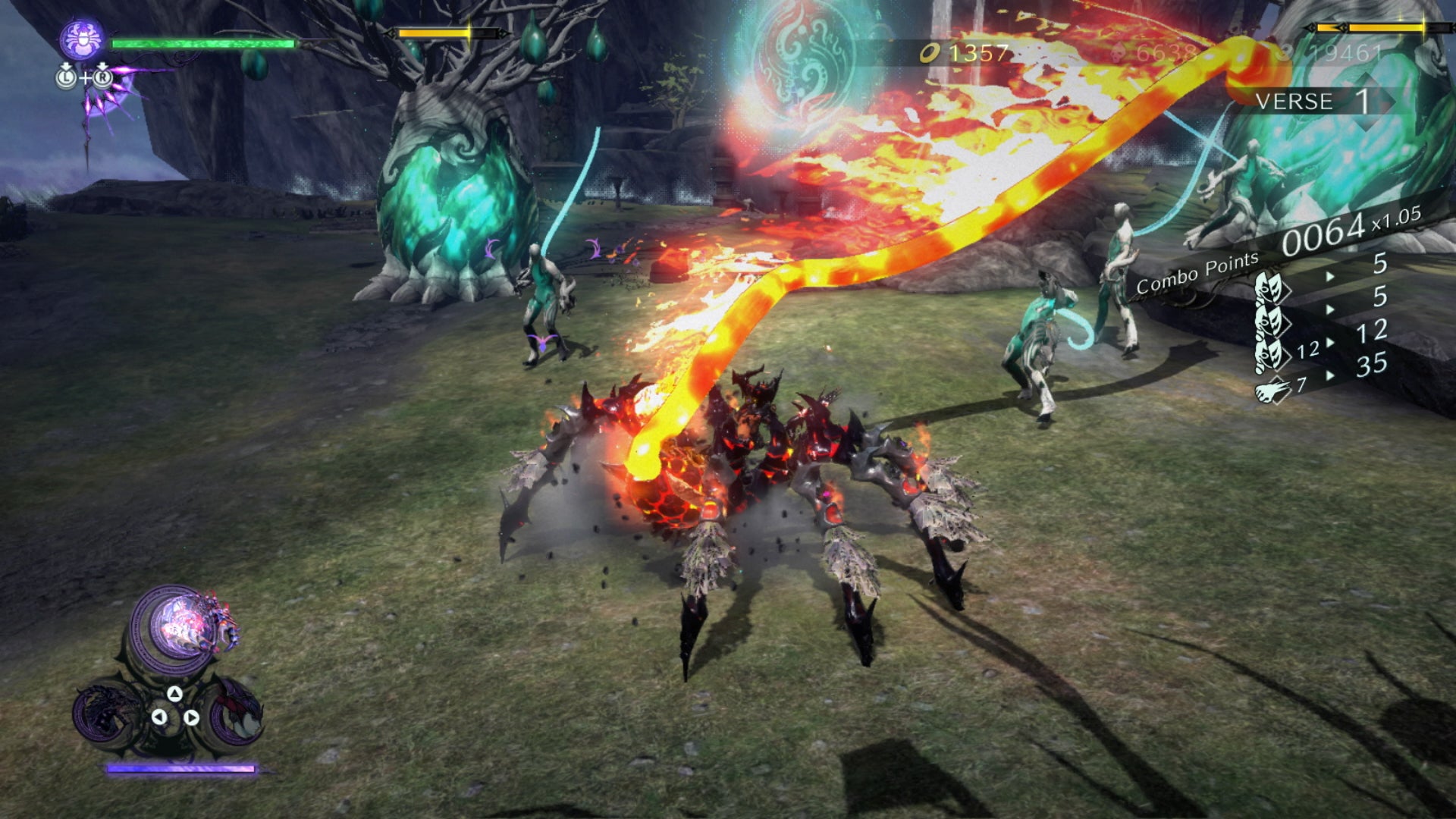Image resolution: width=1456 pixels, height=819 pixels.
Task: Toggle the L shoulder button prompt
Action: (67, 77)
